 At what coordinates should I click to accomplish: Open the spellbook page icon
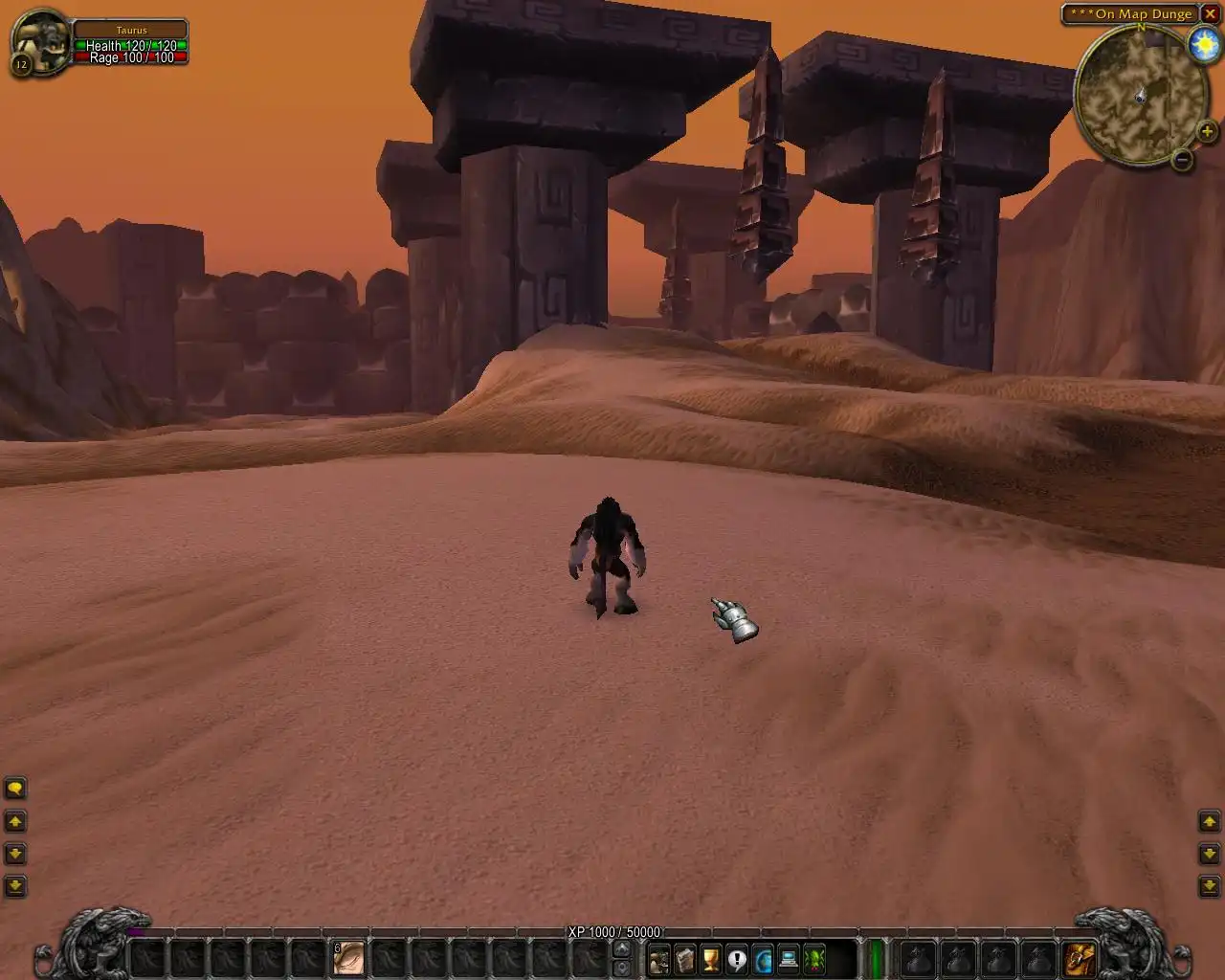coord(685,958)
